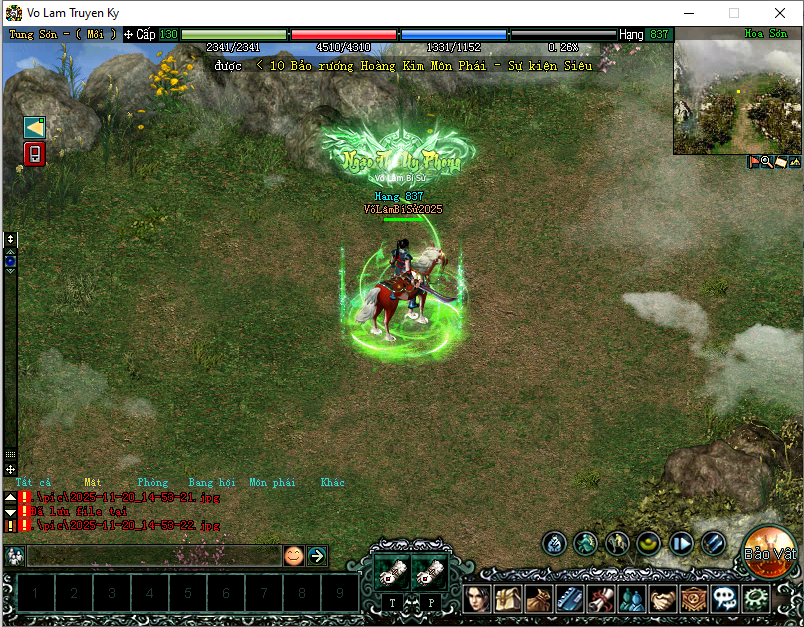This screenshot has height=627, width=804.
Task: Open the smiley emoticon picker
Action: click(293, 555)
